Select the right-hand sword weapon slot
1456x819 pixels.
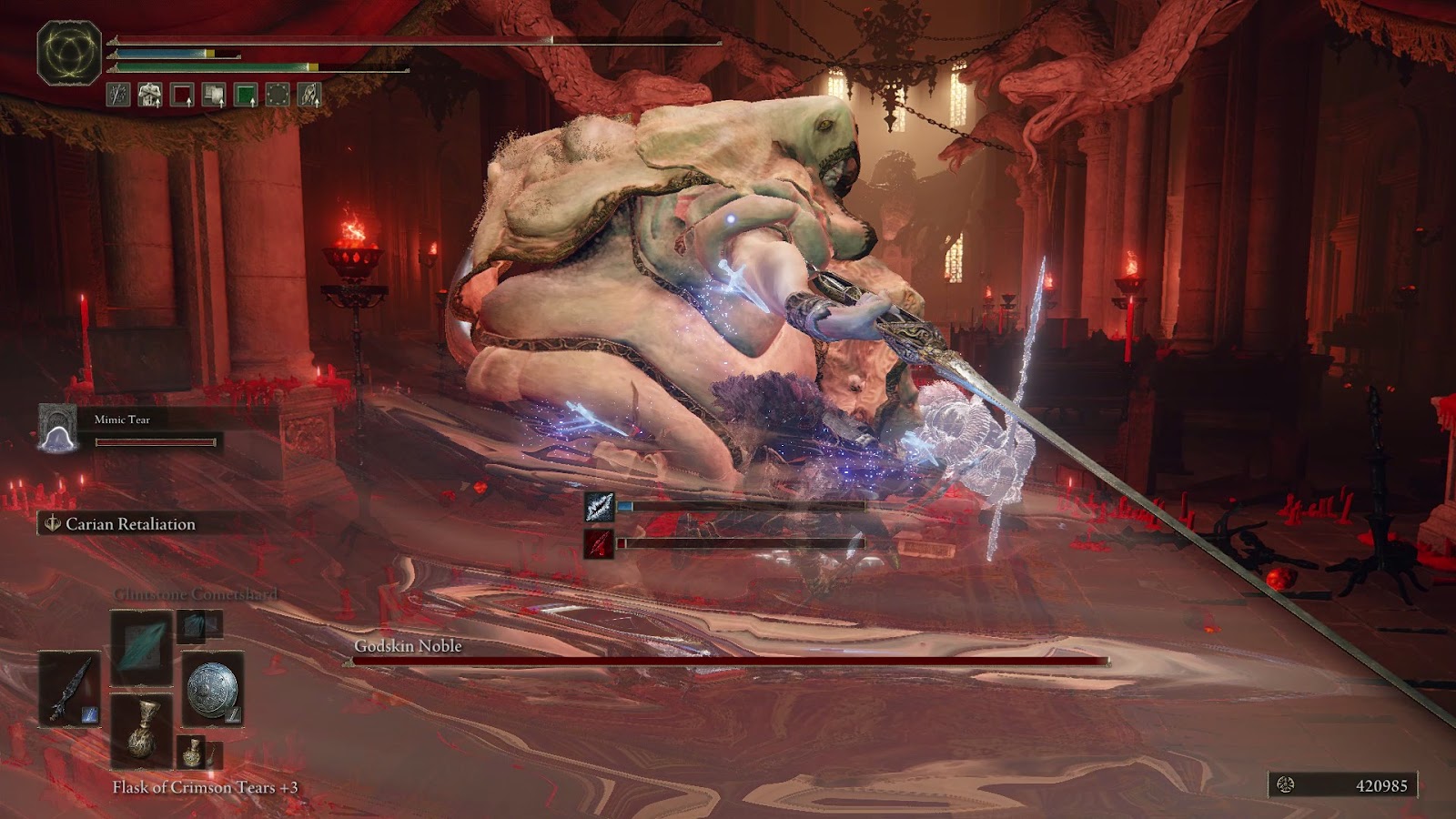click(x=70, y=689)
